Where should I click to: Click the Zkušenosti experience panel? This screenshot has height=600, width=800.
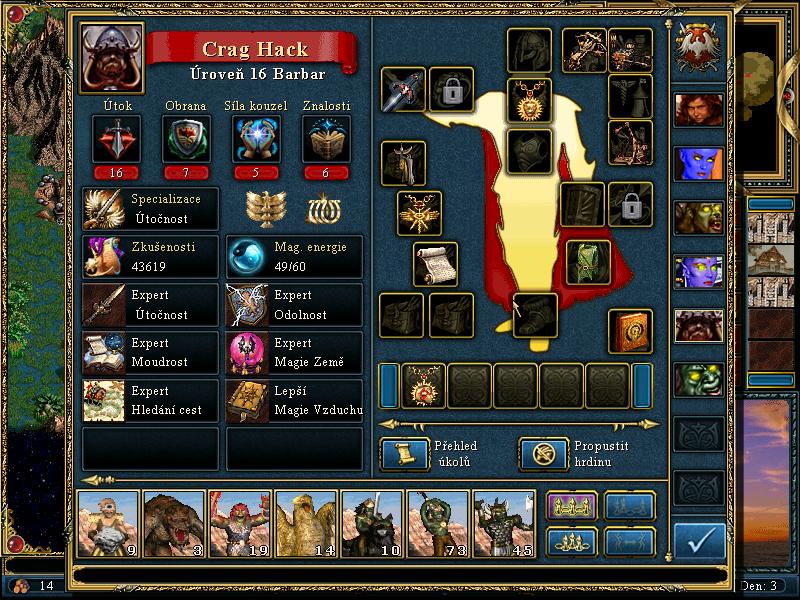click(x=150, y=257)
